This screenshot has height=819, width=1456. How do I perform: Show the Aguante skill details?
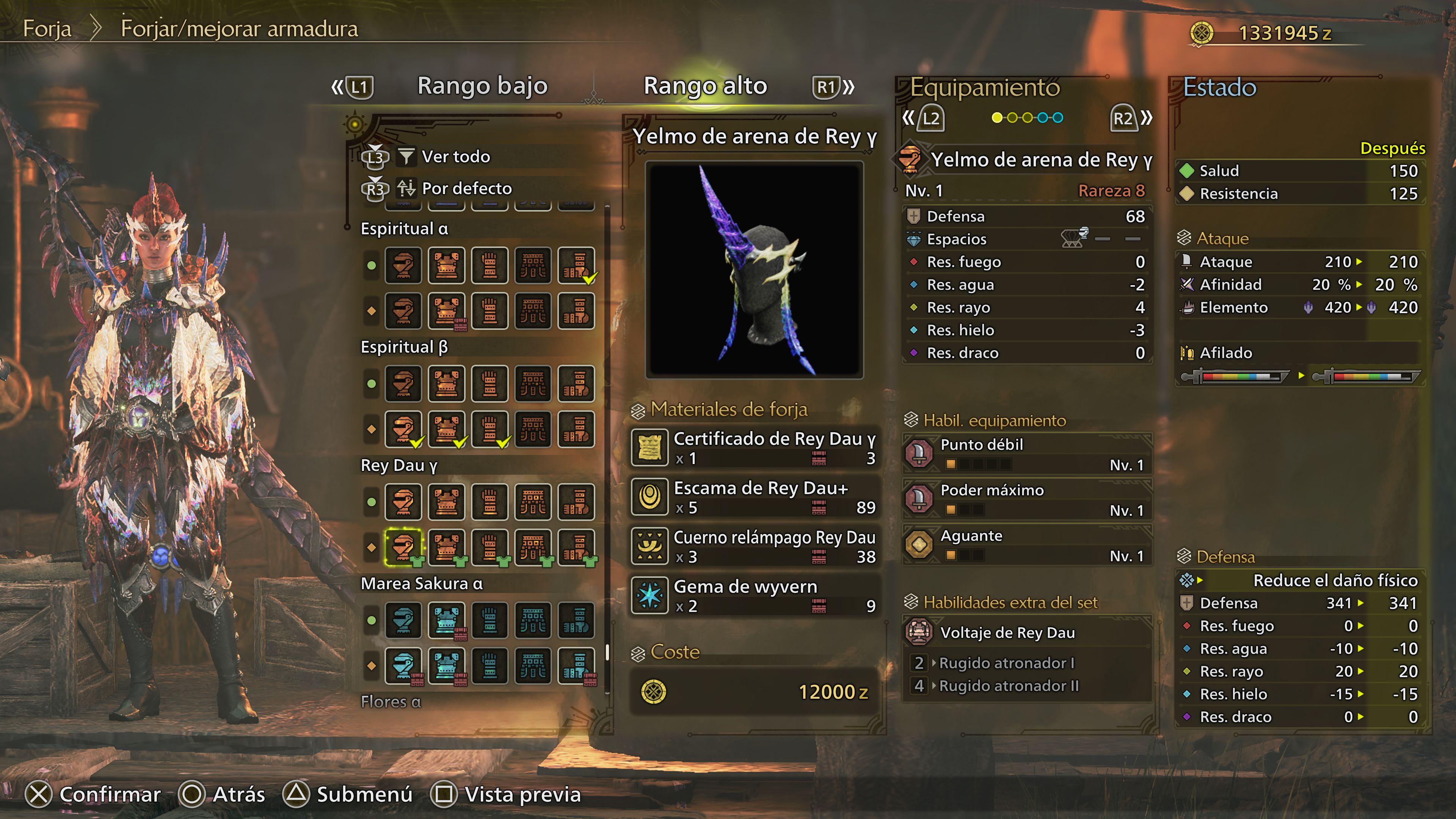[1026, 545]
